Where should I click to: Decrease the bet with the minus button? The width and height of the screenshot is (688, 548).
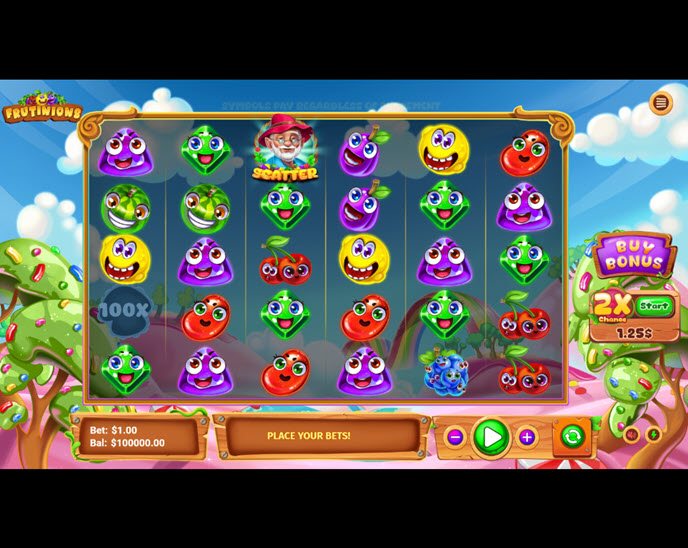click(455, 437)
